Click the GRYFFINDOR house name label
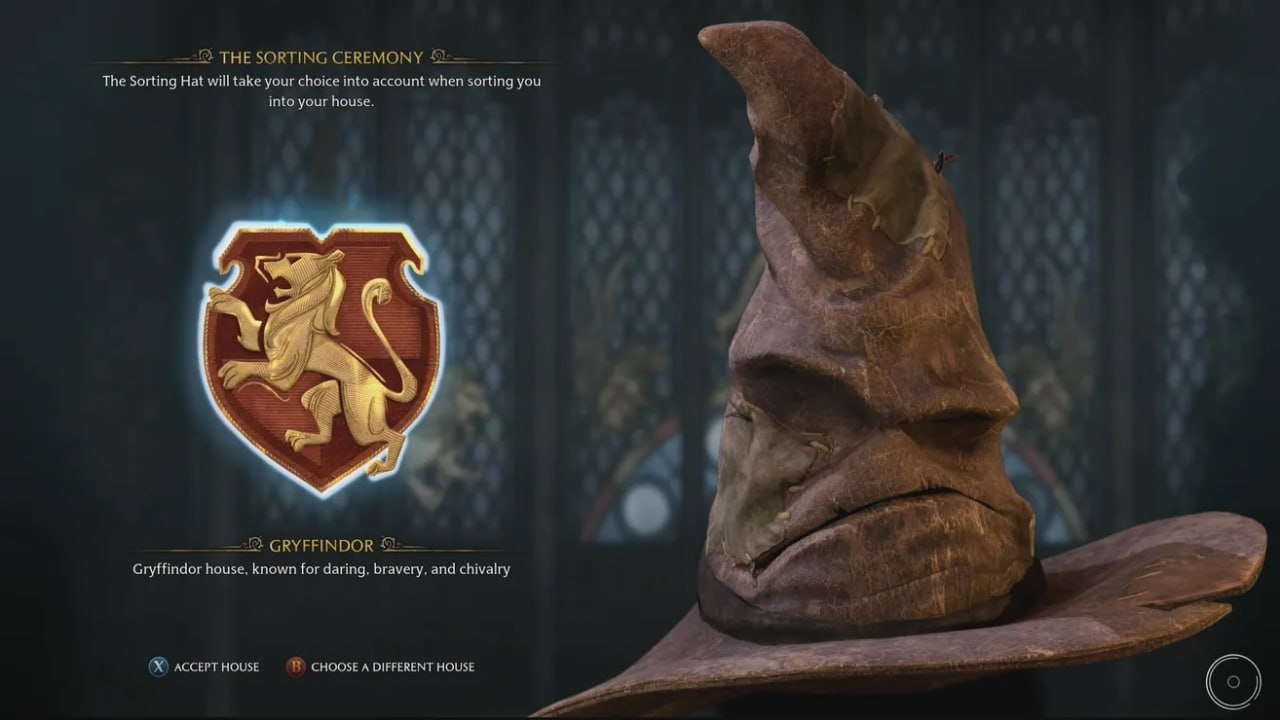The height and width of the screenshot is (720, 1280). point(323,545)
